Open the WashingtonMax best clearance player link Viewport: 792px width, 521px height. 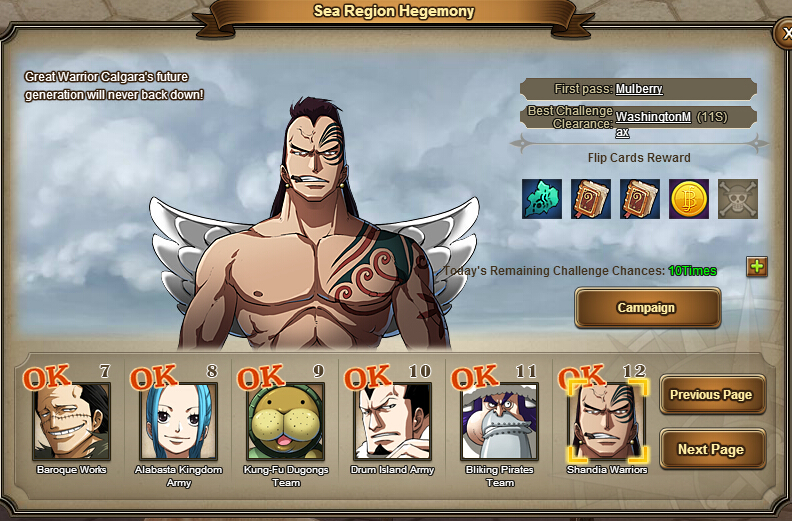click(x=652, y=118)
